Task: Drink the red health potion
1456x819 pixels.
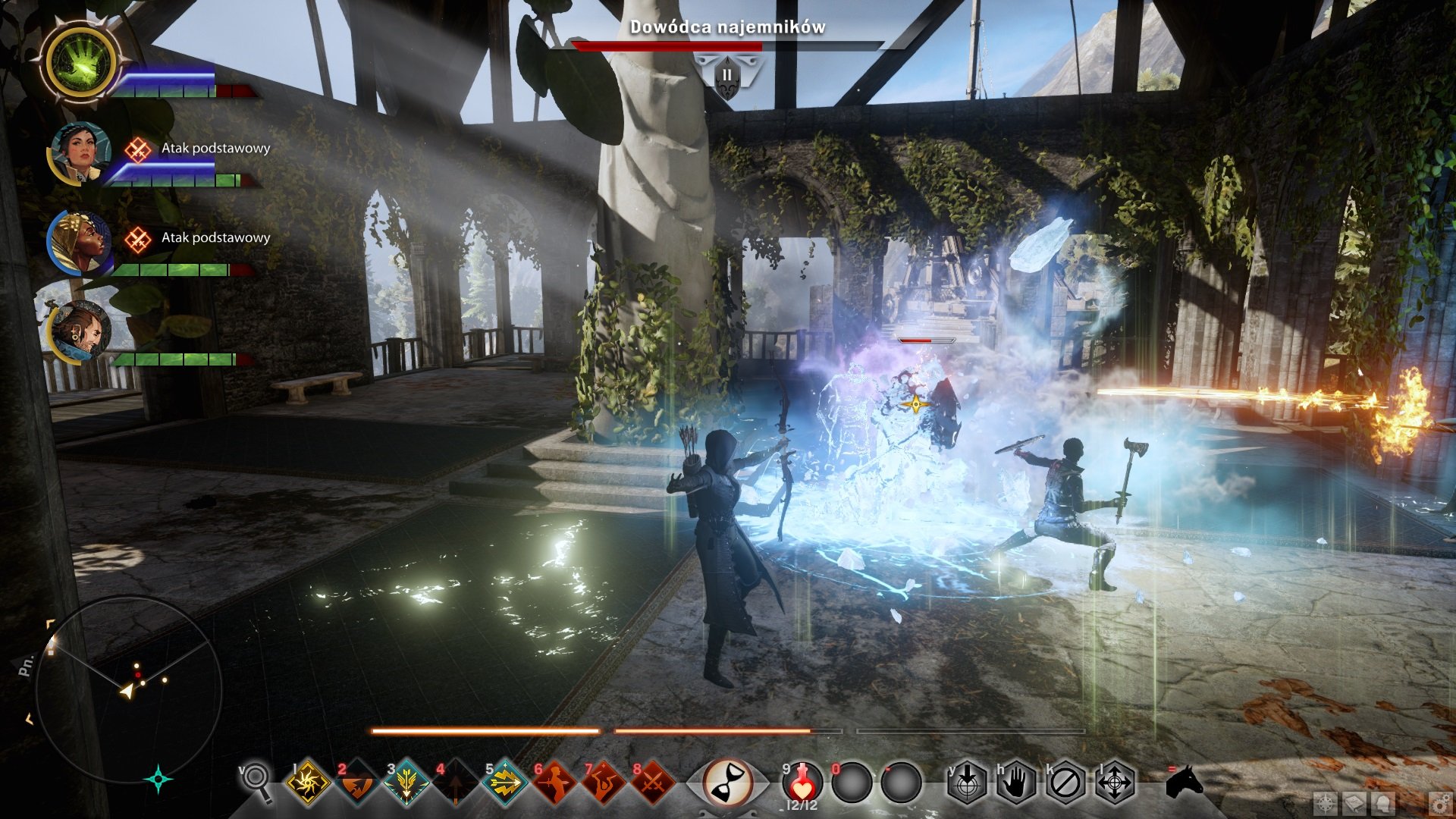Action: point(802,783)
